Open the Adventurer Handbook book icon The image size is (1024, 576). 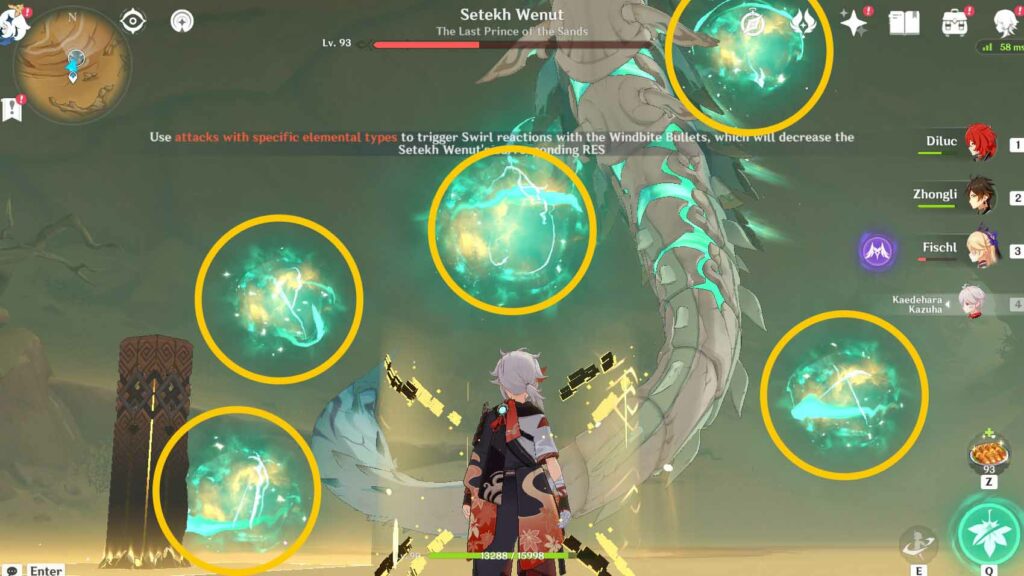point(904,22)
